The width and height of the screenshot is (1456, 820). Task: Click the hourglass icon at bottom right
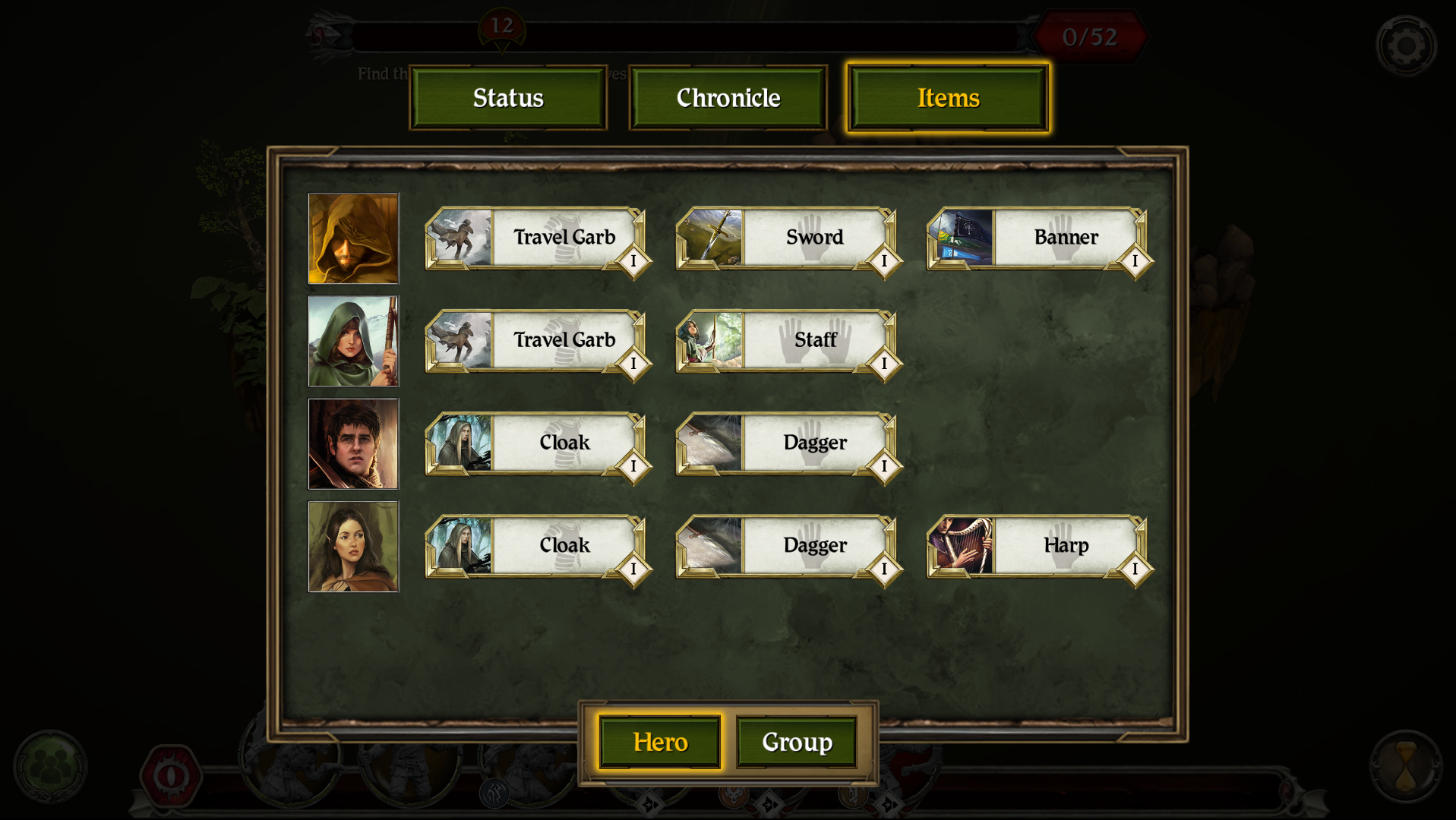1406,767
